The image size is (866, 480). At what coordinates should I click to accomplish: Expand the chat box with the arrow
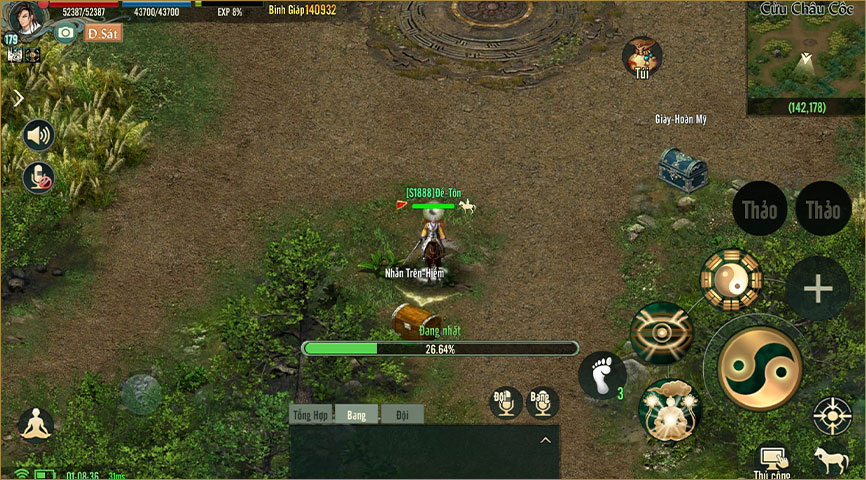(546, 440)
